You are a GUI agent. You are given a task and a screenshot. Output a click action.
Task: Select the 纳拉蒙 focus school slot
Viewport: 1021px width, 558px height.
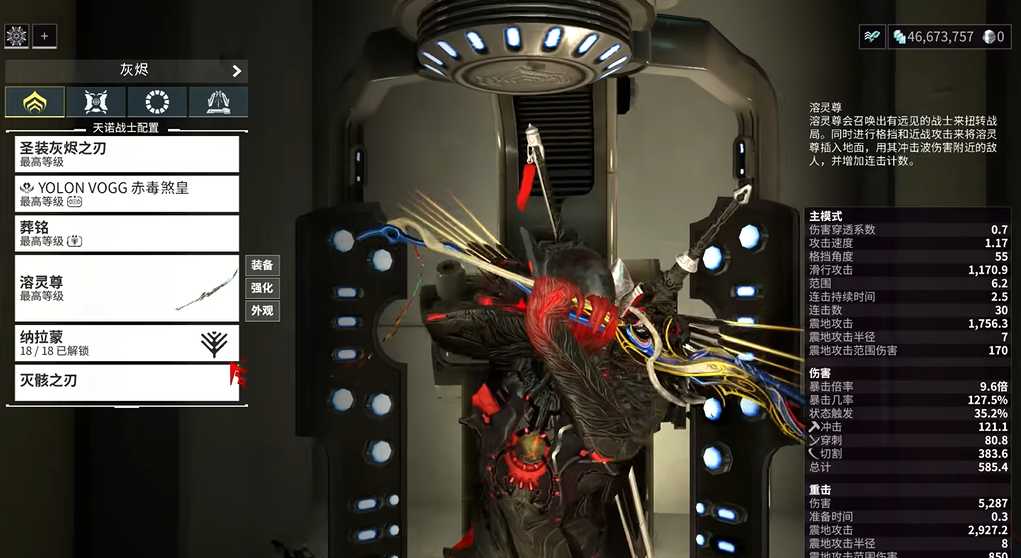(x=127, y=343)
